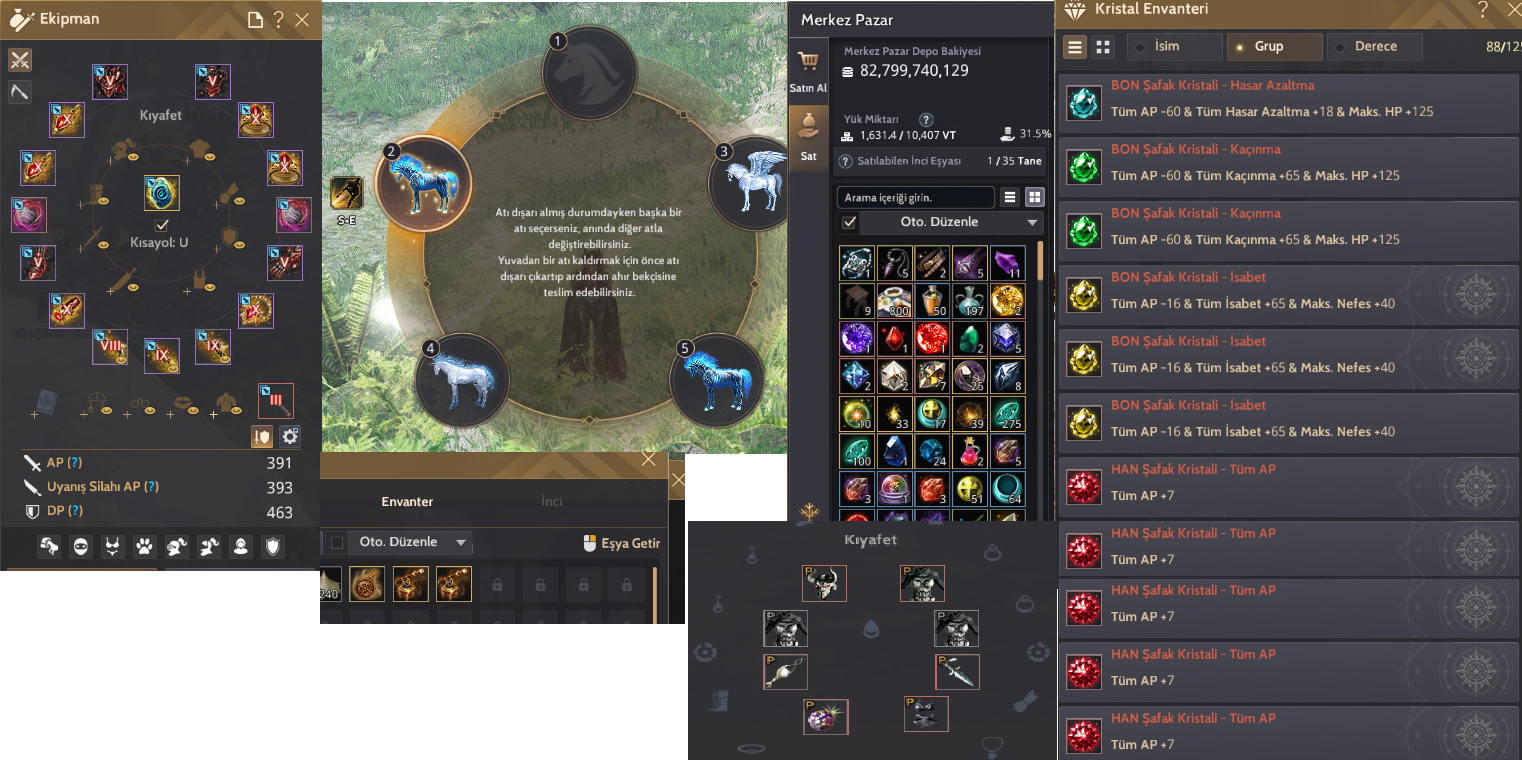This screenshot has width=1522, height=760.
Task: Switch Merkez Pazar item list to grid view
Action: [1035, 197]
